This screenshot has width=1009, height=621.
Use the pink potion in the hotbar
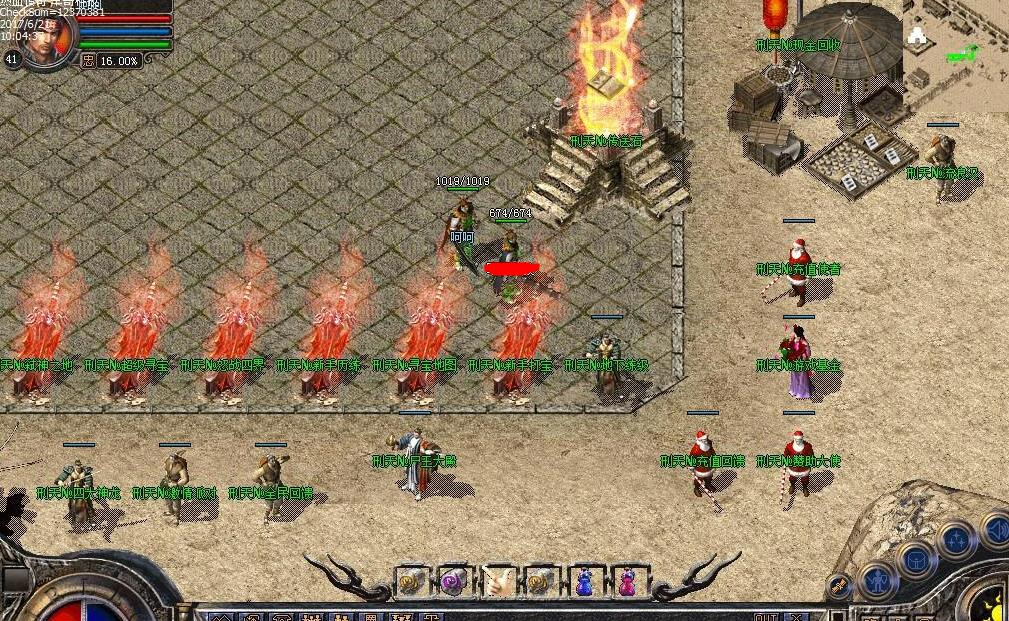(x=626, y=580)
